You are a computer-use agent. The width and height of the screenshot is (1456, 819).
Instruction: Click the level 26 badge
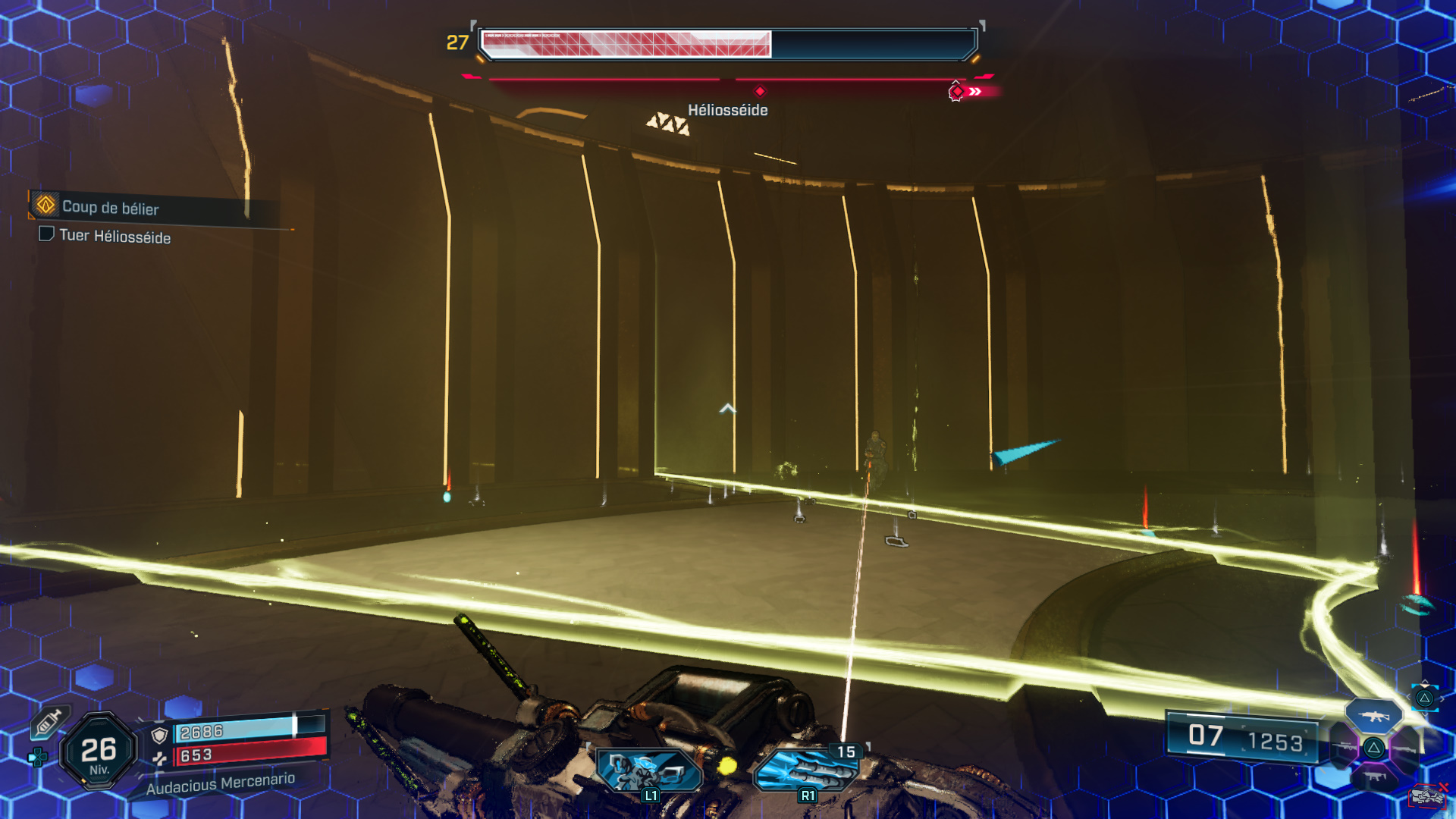point(99,751)
